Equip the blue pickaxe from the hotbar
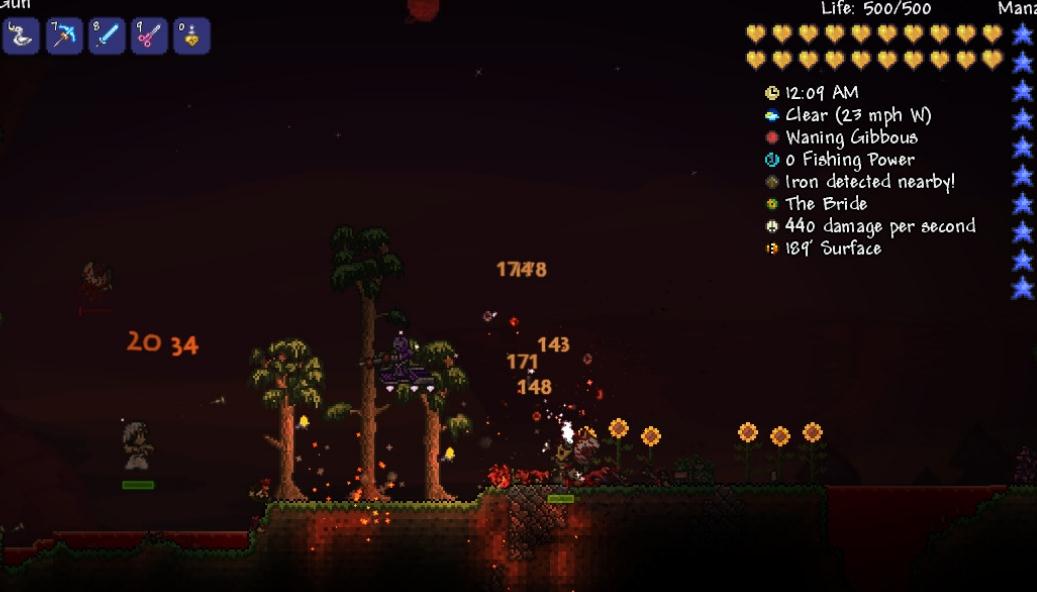Image resolution: width=1037 pixels, height=592 pixels. [x=64, y=36]
